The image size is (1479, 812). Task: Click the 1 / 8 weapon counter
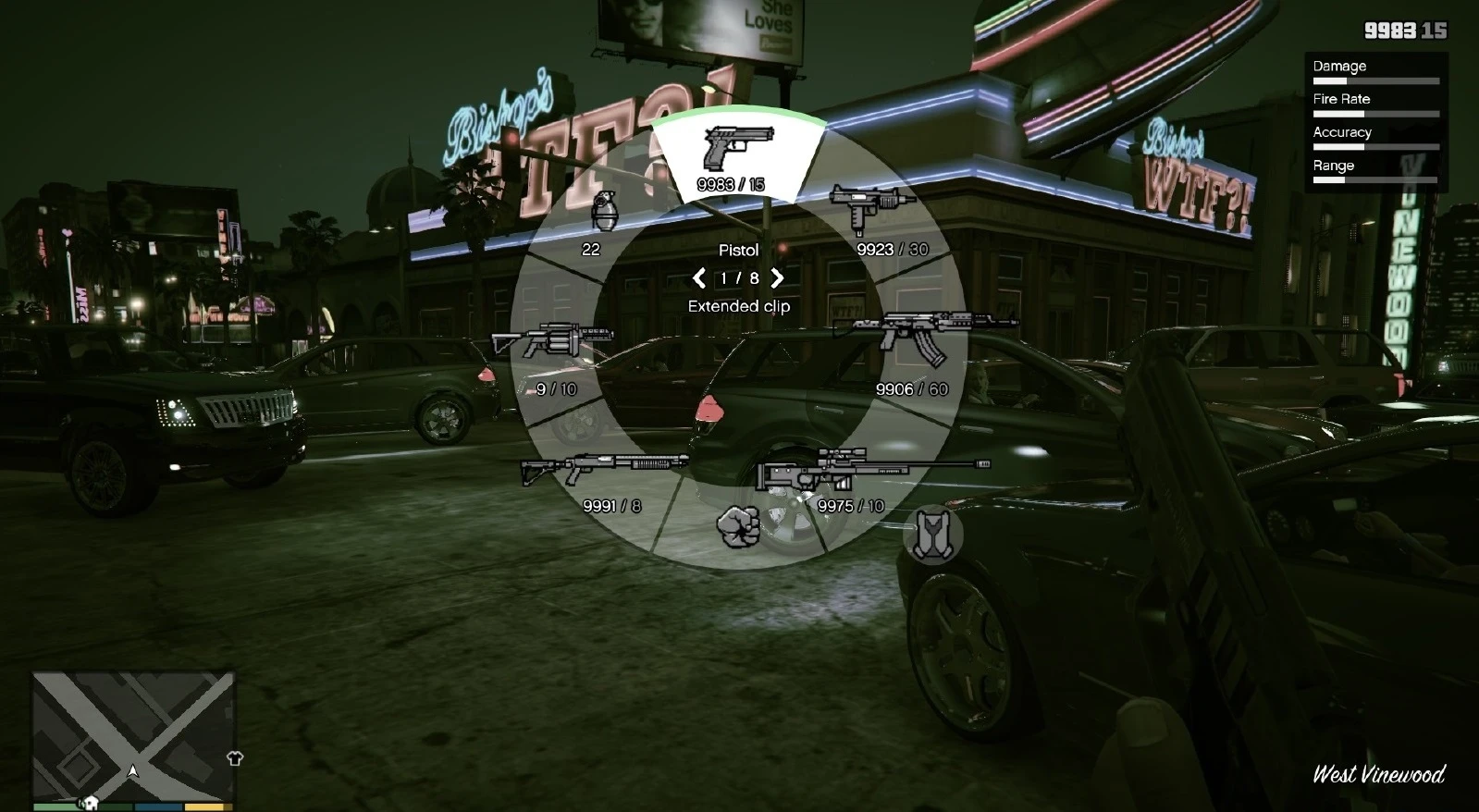[x=738, y=277]
